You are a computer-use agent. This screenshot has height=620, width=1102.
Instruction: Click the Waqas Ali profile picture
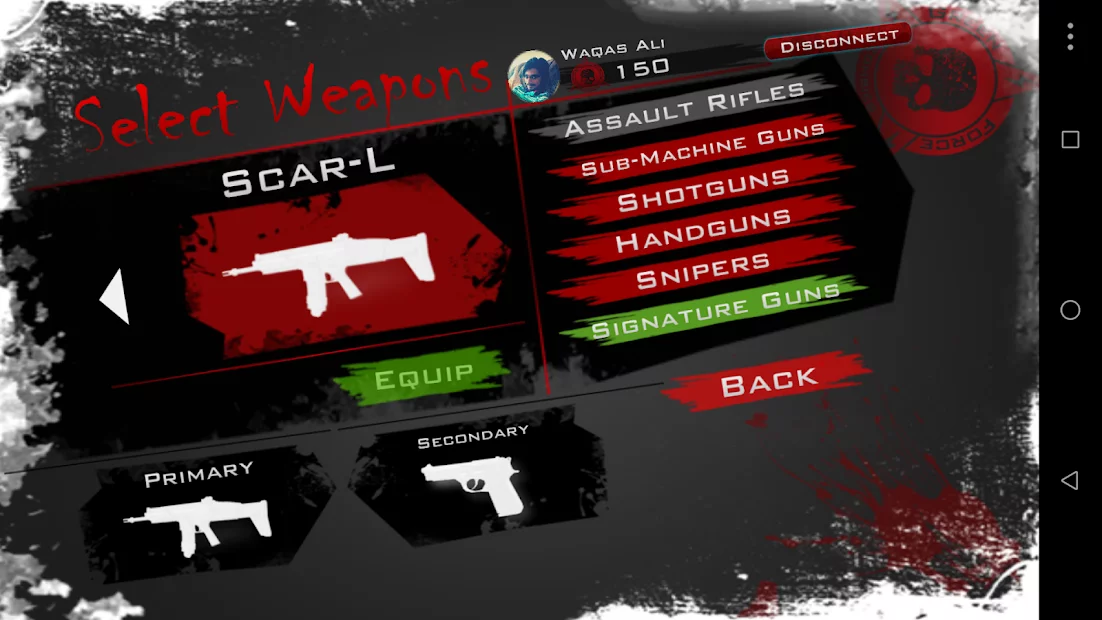click(x=534, y=77)
